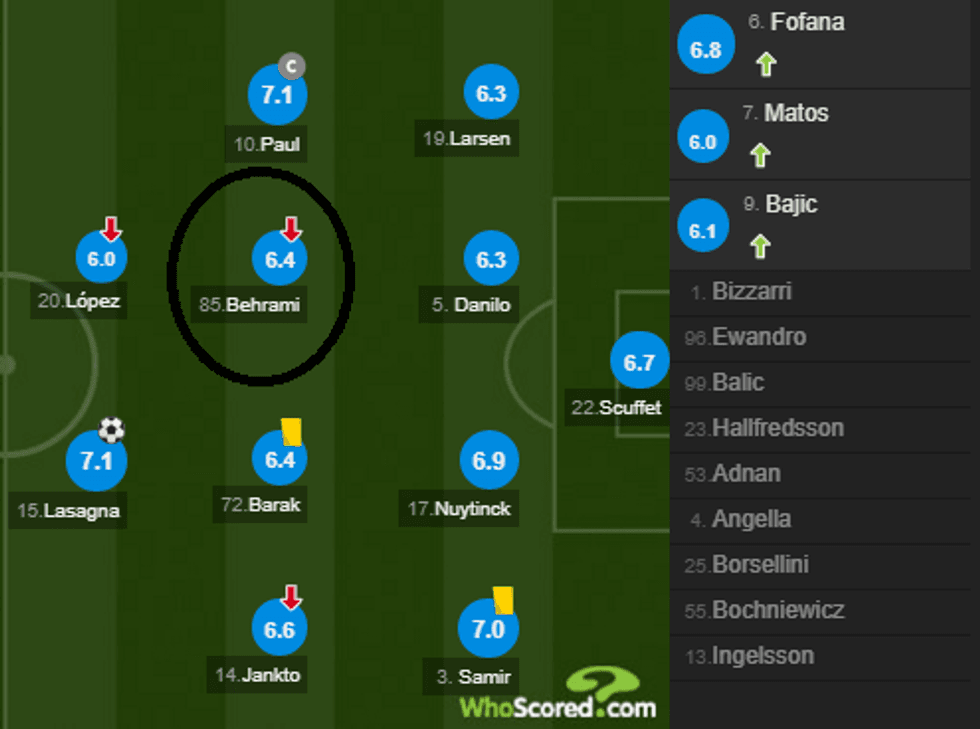This screenshot has height=729, width=980.
Task: Choose goalkeeper Scuffet's rating marker
Action: coord(639,362)
